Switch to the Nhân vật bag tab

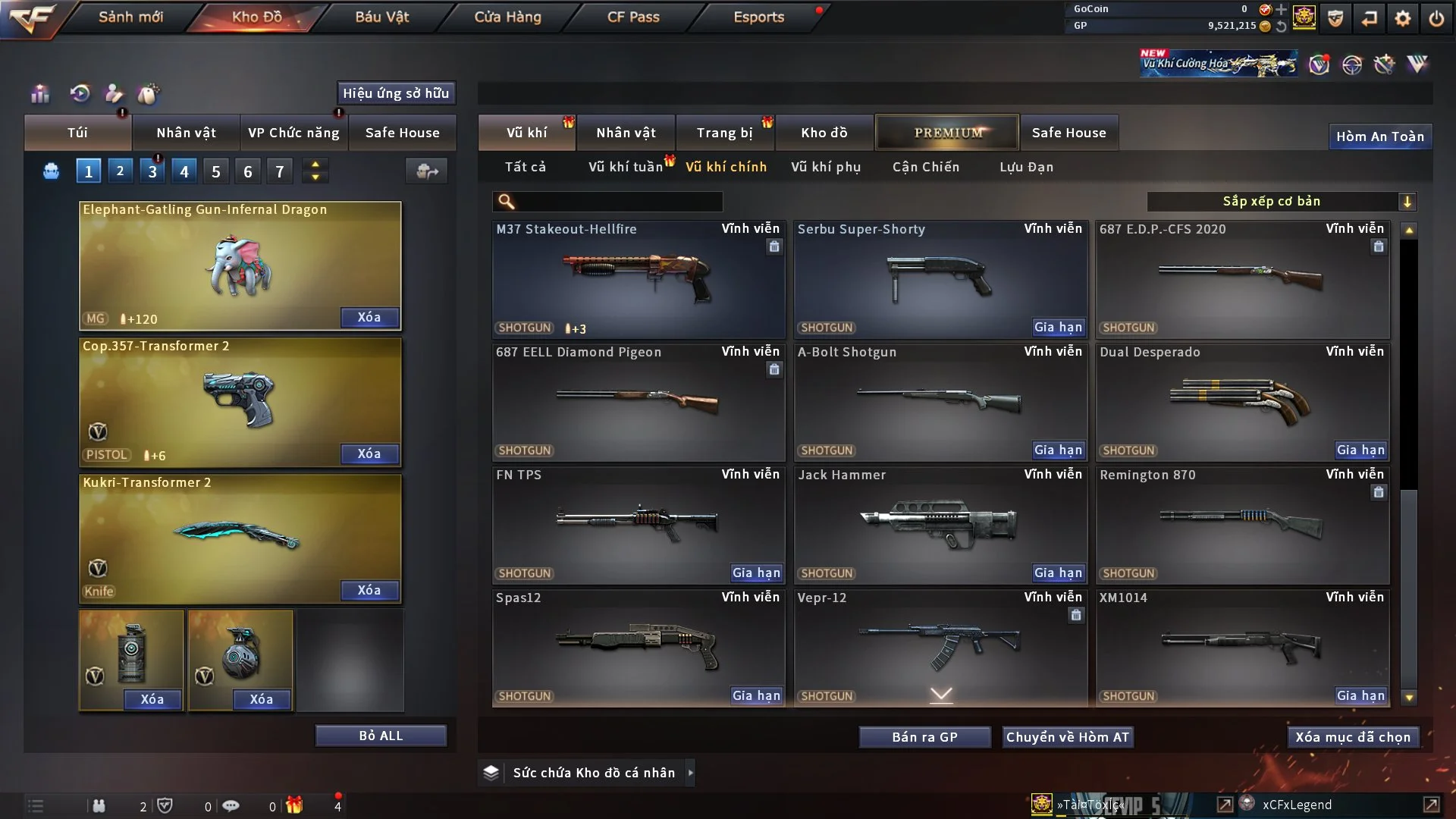(x=186, y=133)
